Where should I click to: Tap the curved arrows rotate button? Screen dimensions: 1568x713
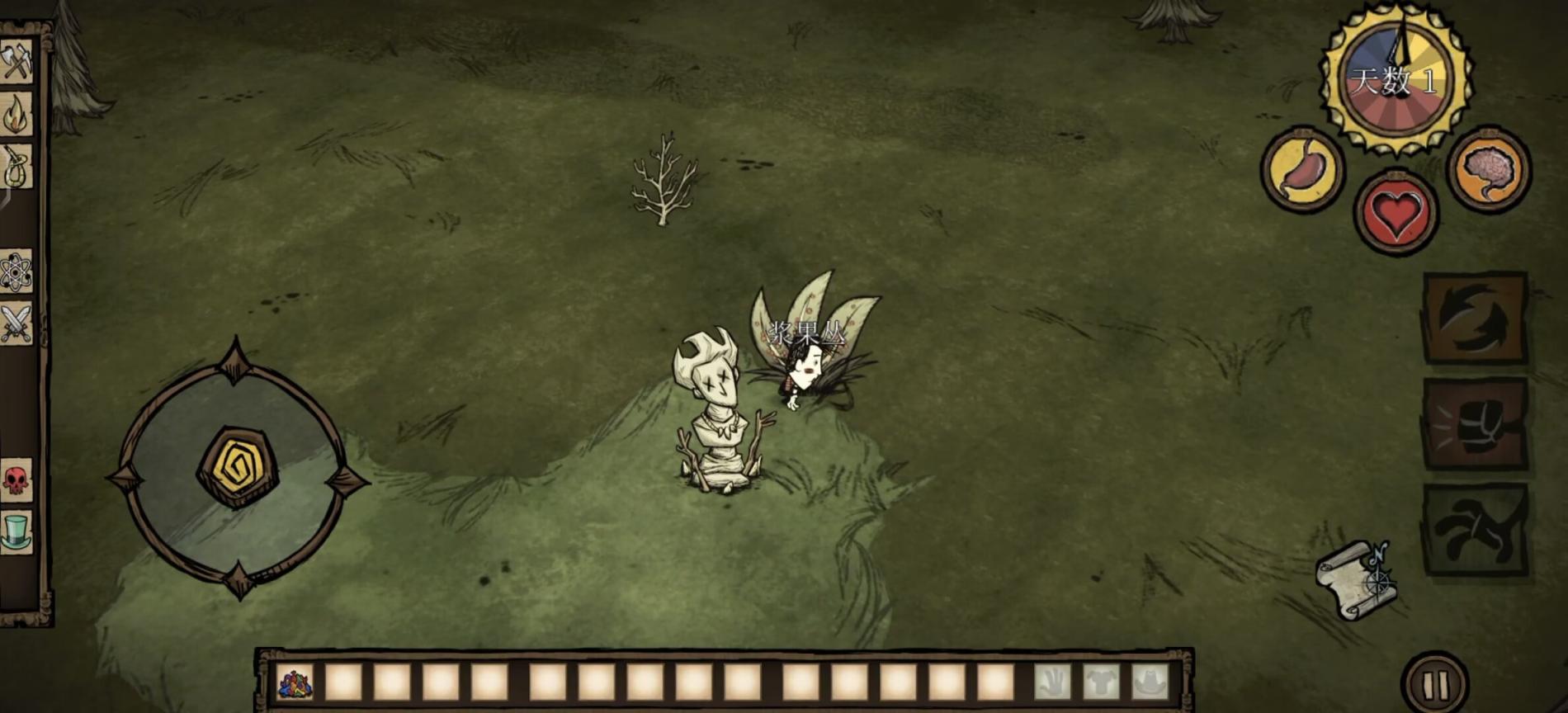[1476, 318]
